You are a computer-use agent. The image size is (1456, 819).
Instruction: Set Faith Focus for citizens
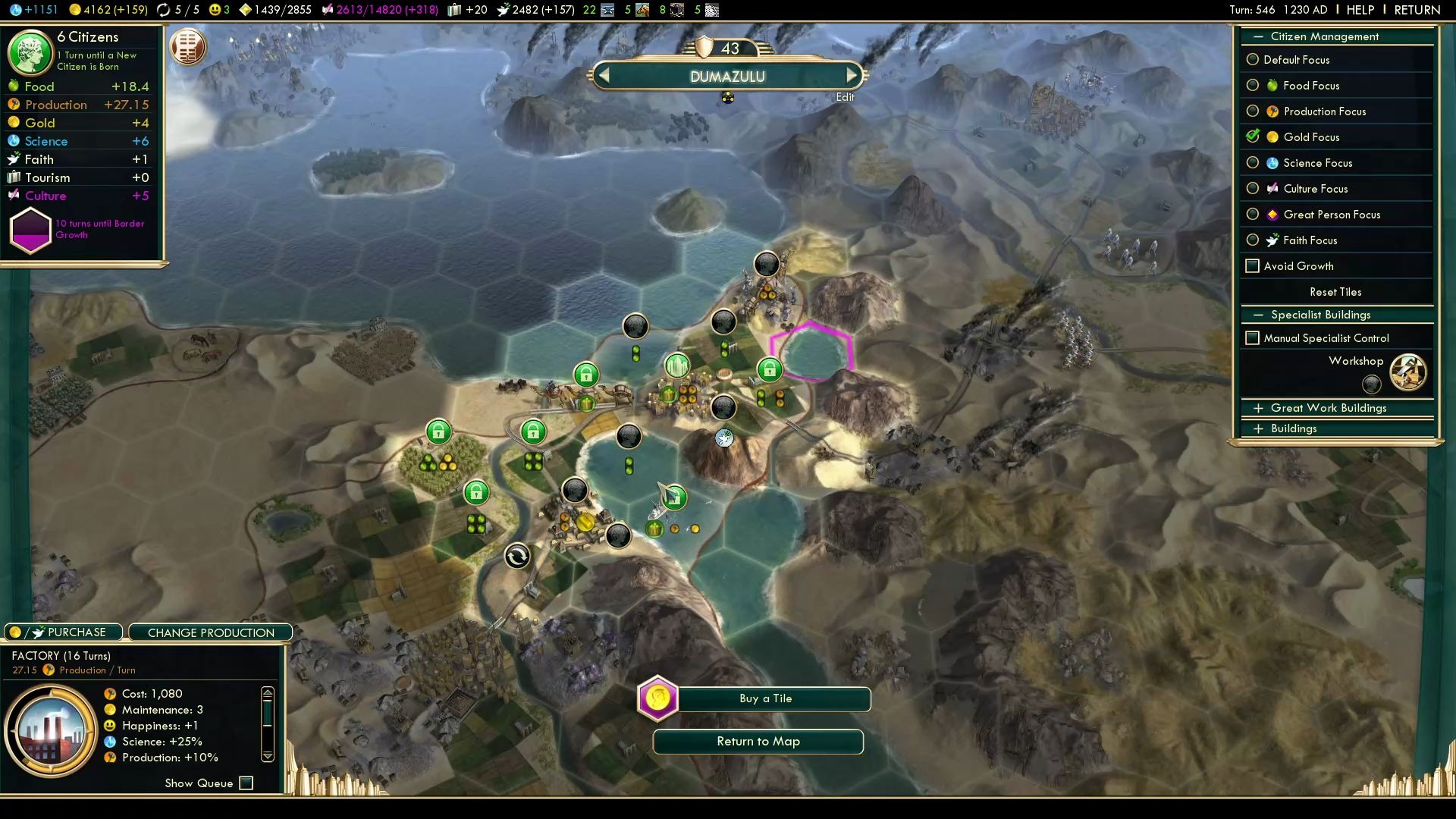pyautogui.click(x=1253, y=240)
